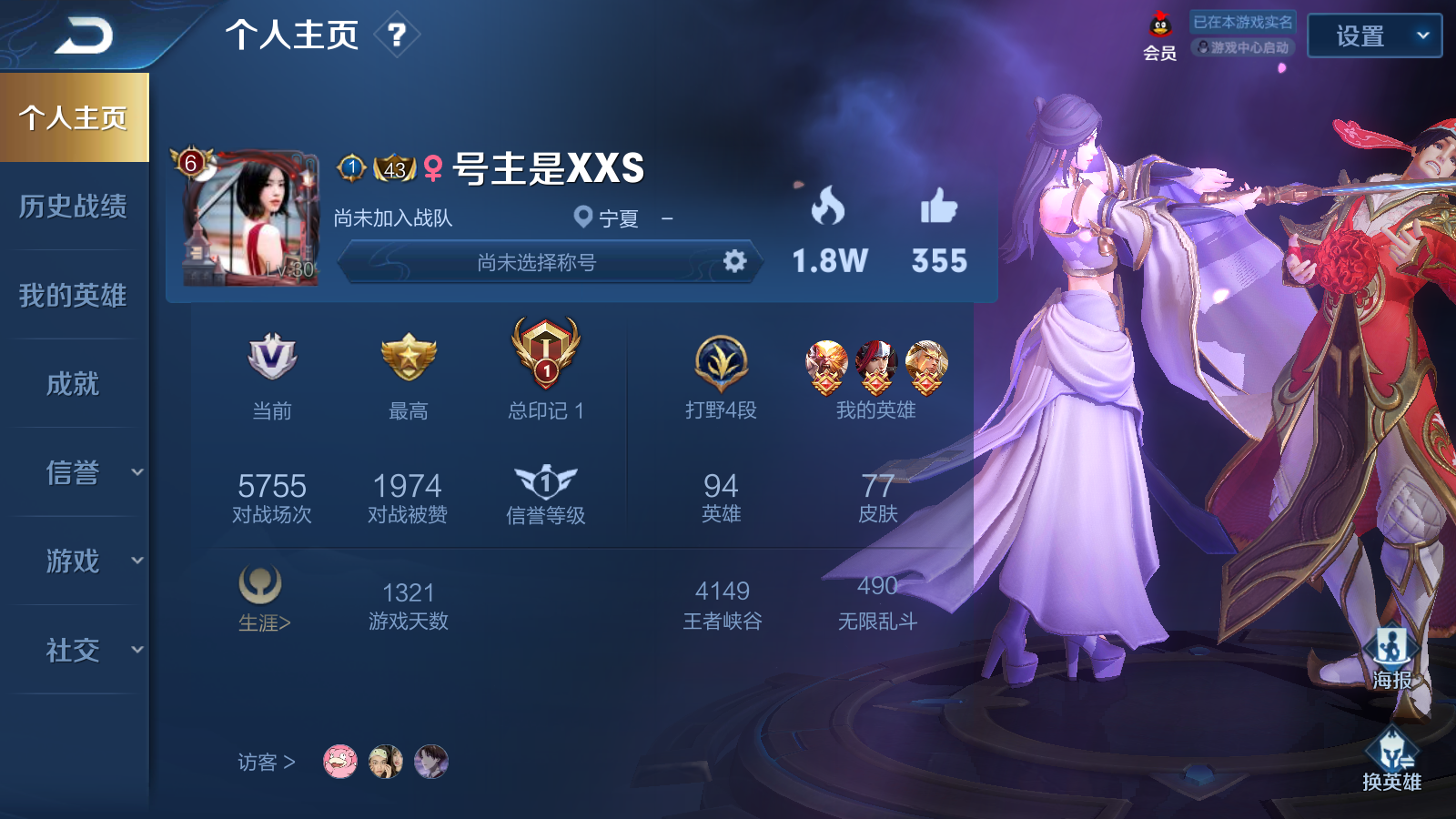The width and height of the screenshot is (1456, 819).
Task: Open the title selection gear icon
Action: [x=734, y=262]
